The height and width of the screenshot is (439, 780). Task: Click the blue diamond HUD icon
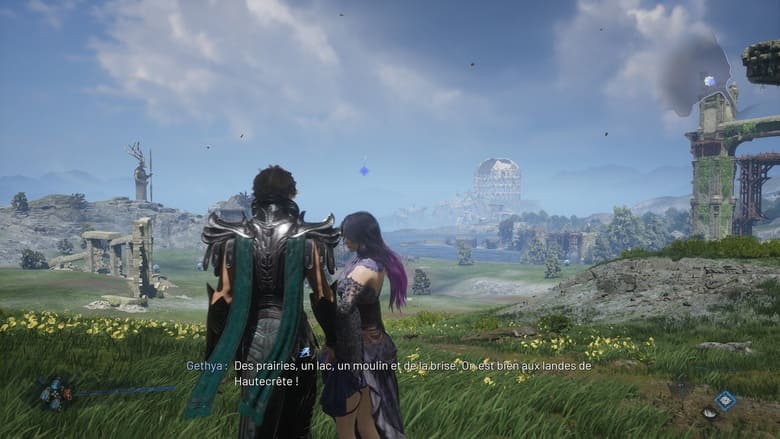pos(725,400)
